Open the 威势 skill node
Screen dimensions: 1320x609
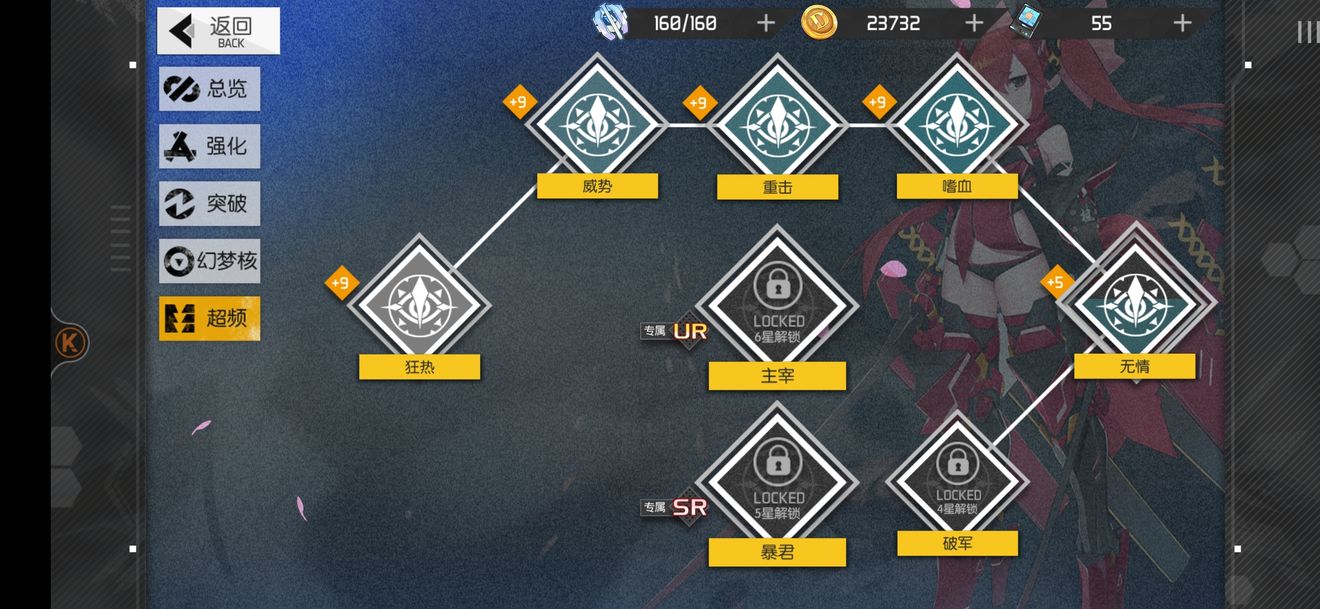[x=597, y=124]
